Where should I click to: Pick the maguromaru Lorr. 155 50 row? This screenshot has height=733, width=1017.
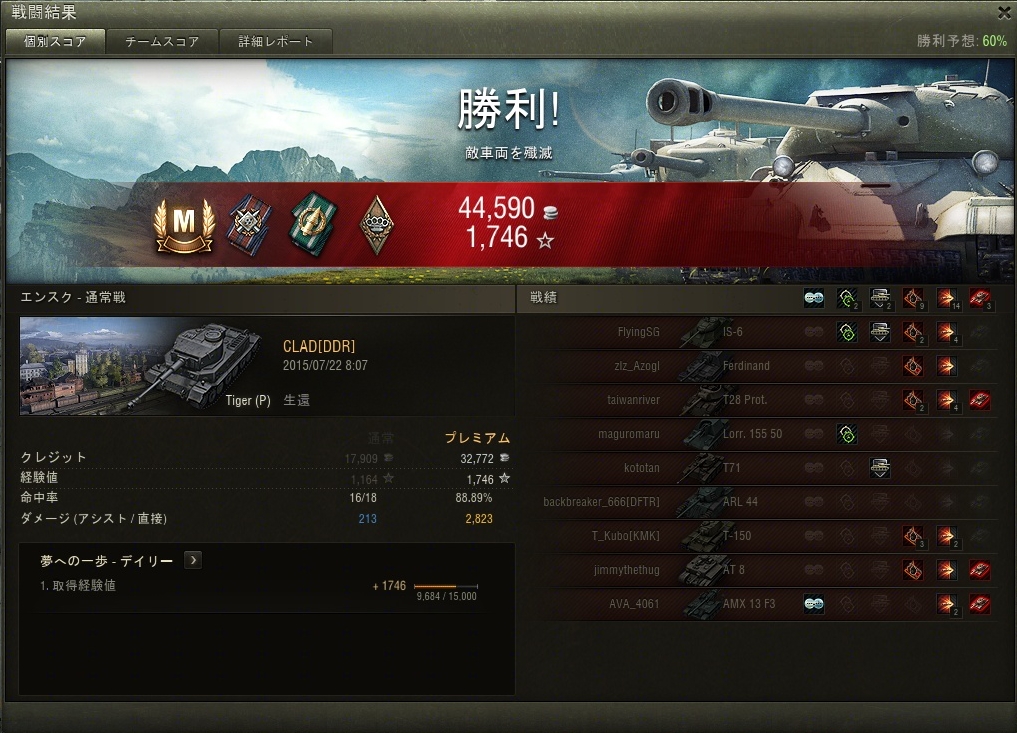[x=760, y=434]
